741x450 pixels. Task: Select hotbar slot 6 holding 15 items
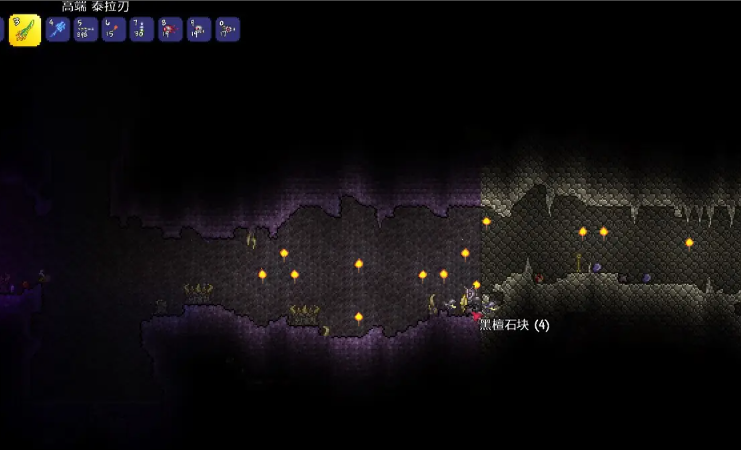(x=114, y=30)
